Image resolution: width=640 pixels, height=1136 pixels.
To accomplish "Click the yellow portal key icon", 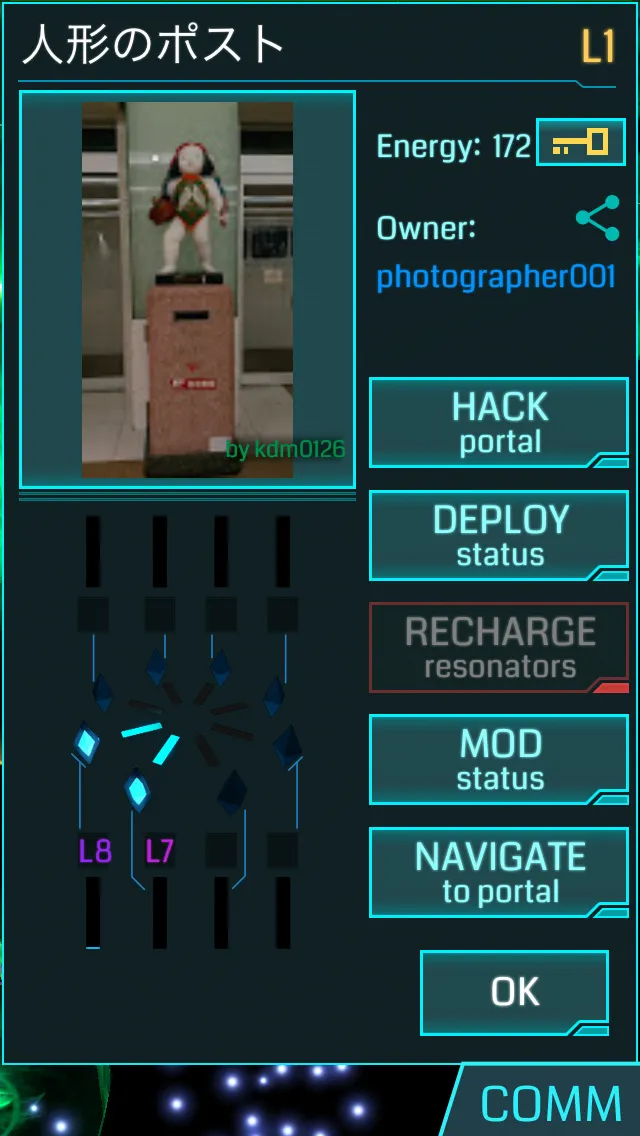I will click(x=581, y=143).
